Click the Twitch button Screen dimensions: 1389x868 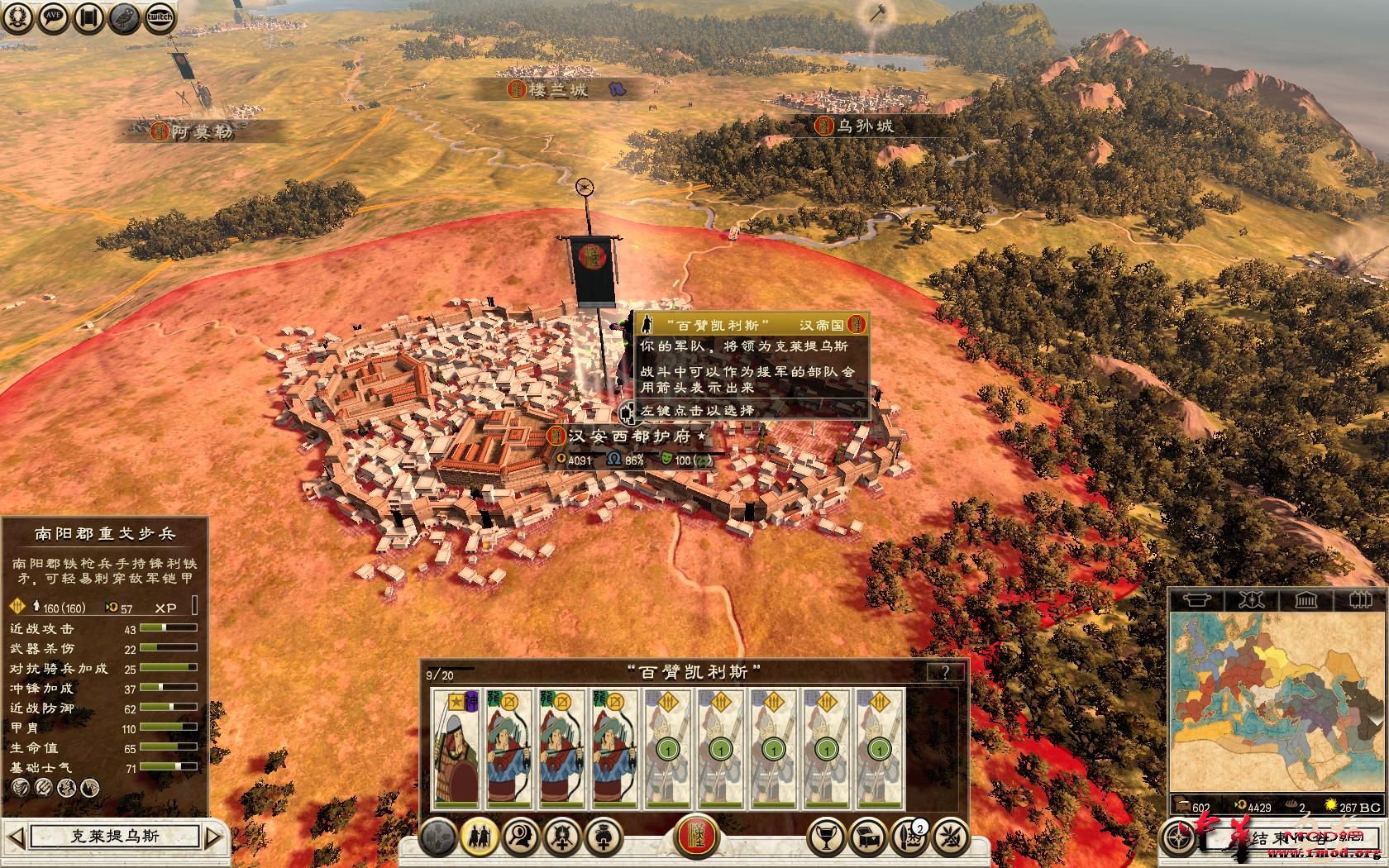point(160,18)
